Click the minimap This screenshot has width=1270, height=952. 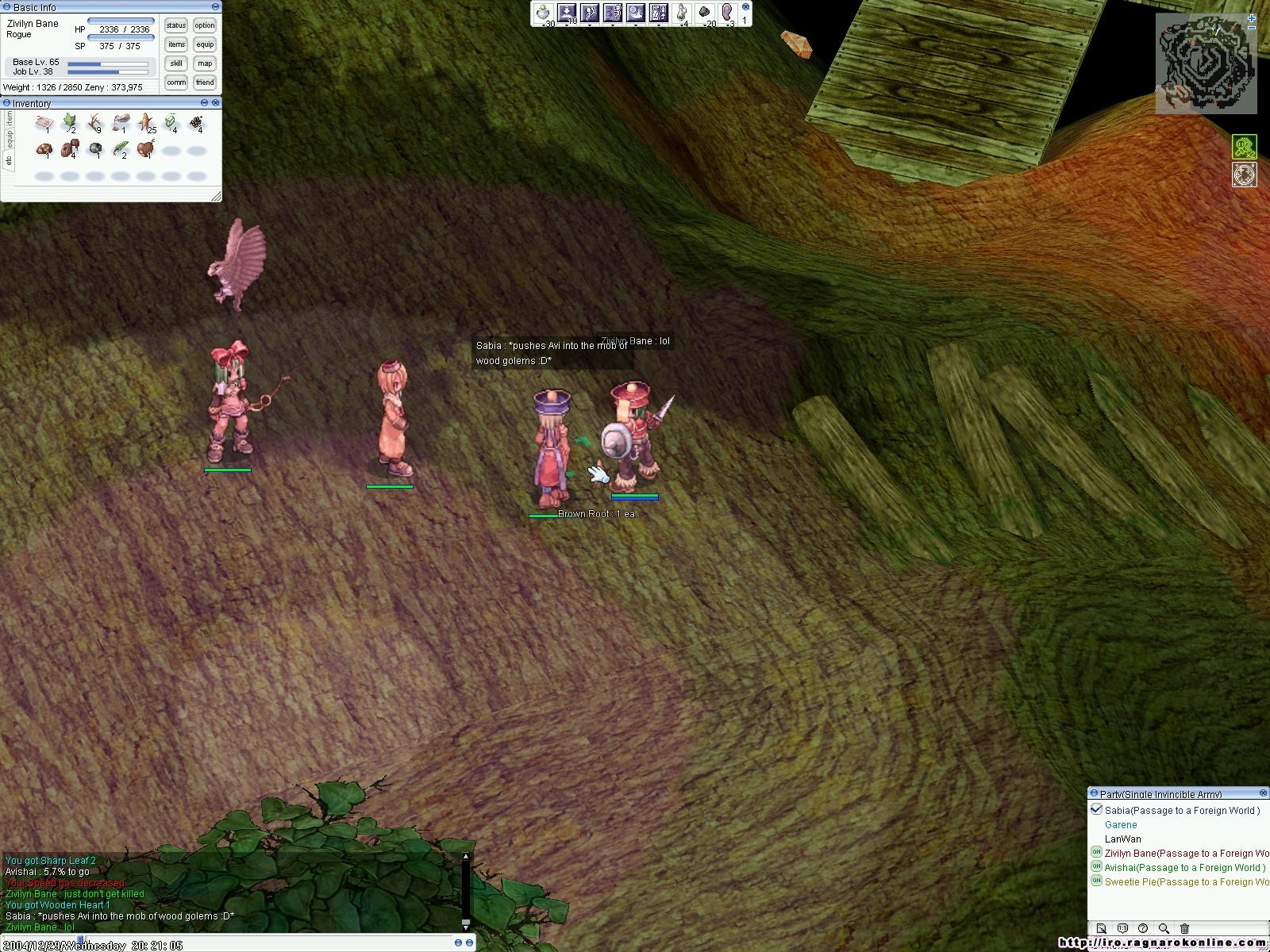point(1206,67)
